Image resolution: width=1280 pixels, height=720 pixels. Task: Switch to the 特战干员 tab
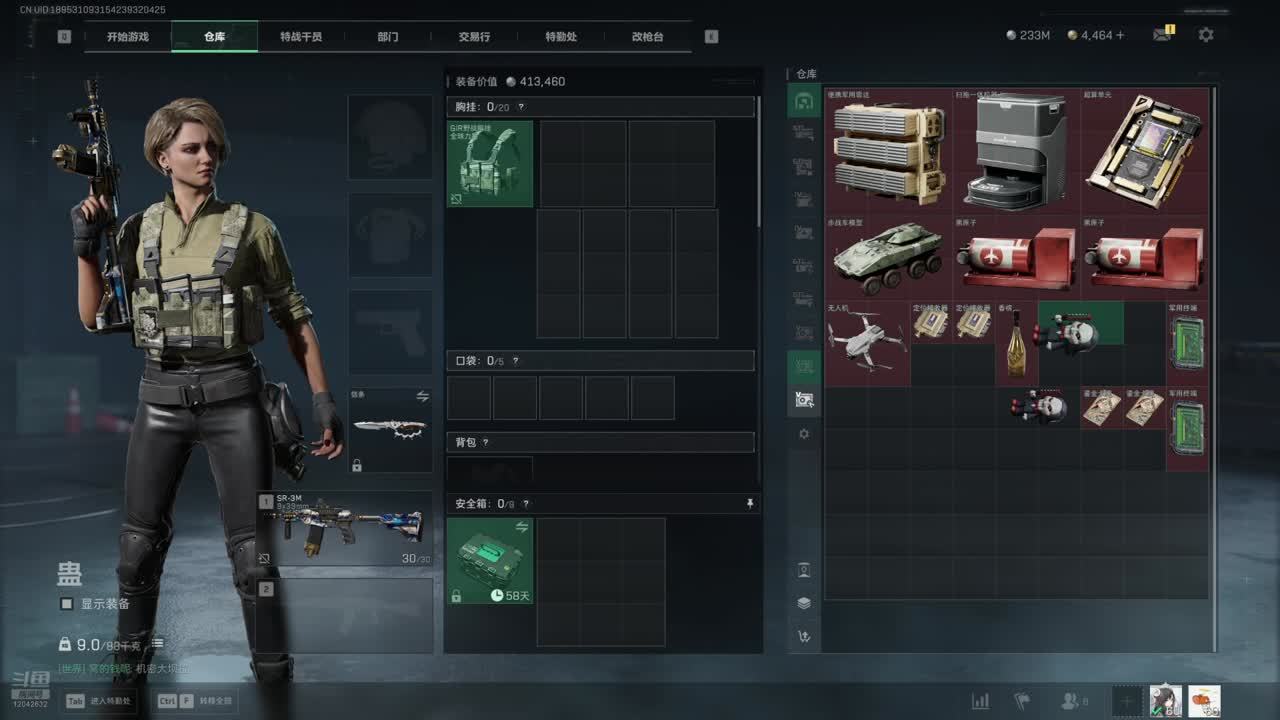301,37
